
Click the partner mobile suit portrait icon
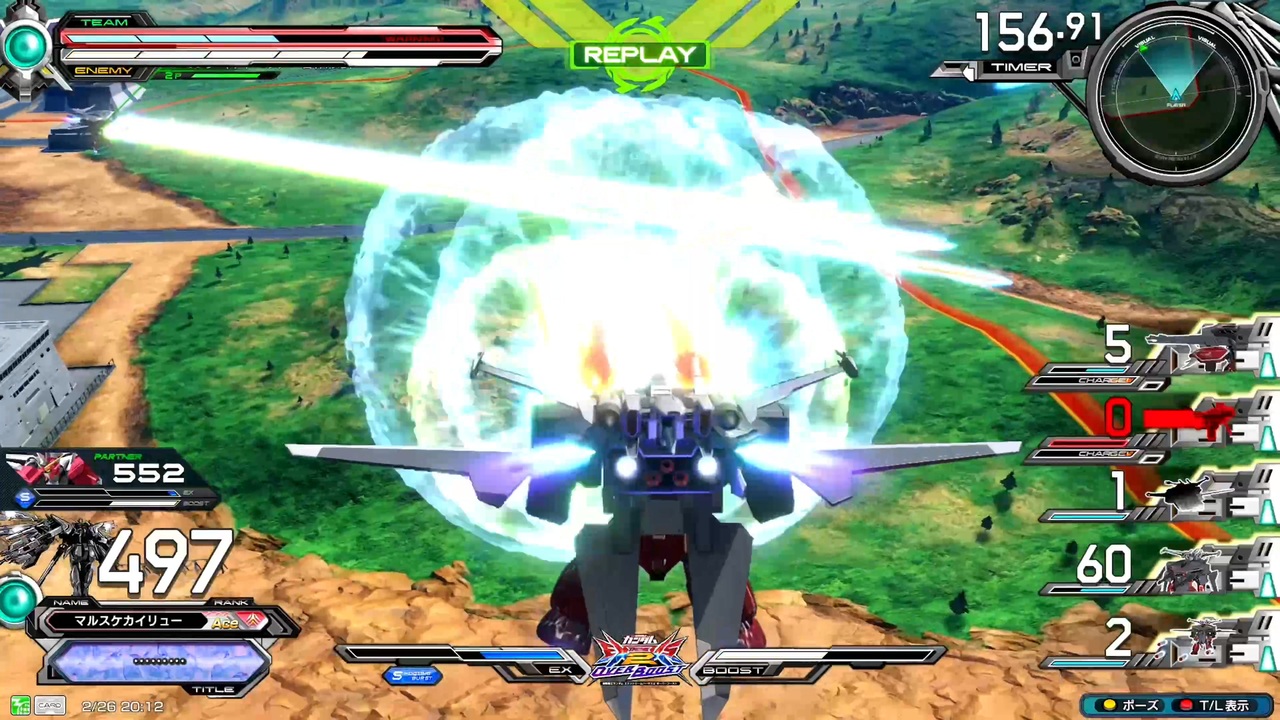tap(55, 470)
